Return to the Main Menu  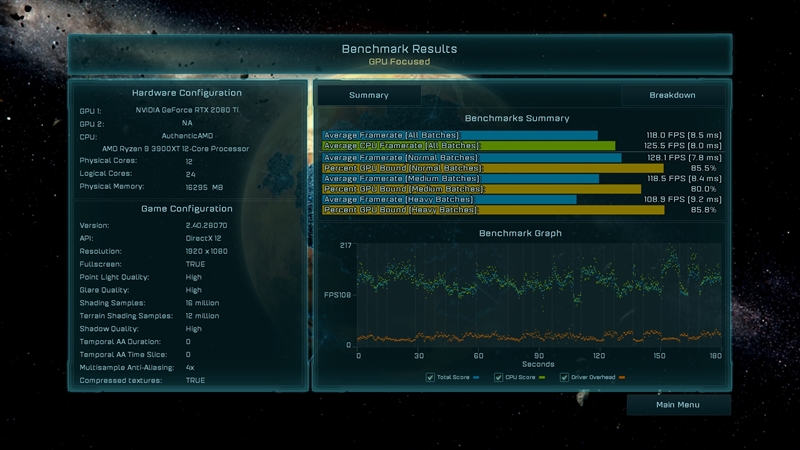[x=678, y=405]
